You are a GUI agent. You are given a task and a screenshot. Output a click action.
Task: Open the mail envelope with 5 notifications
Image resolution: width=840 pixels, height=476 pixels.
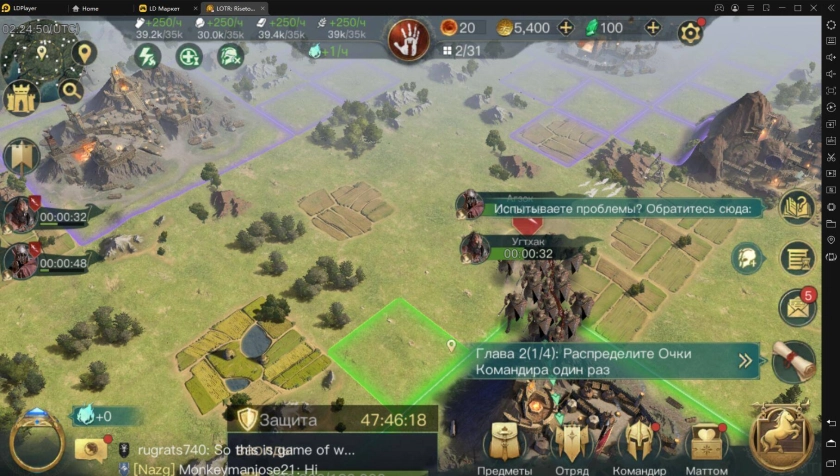click(797, 307)
